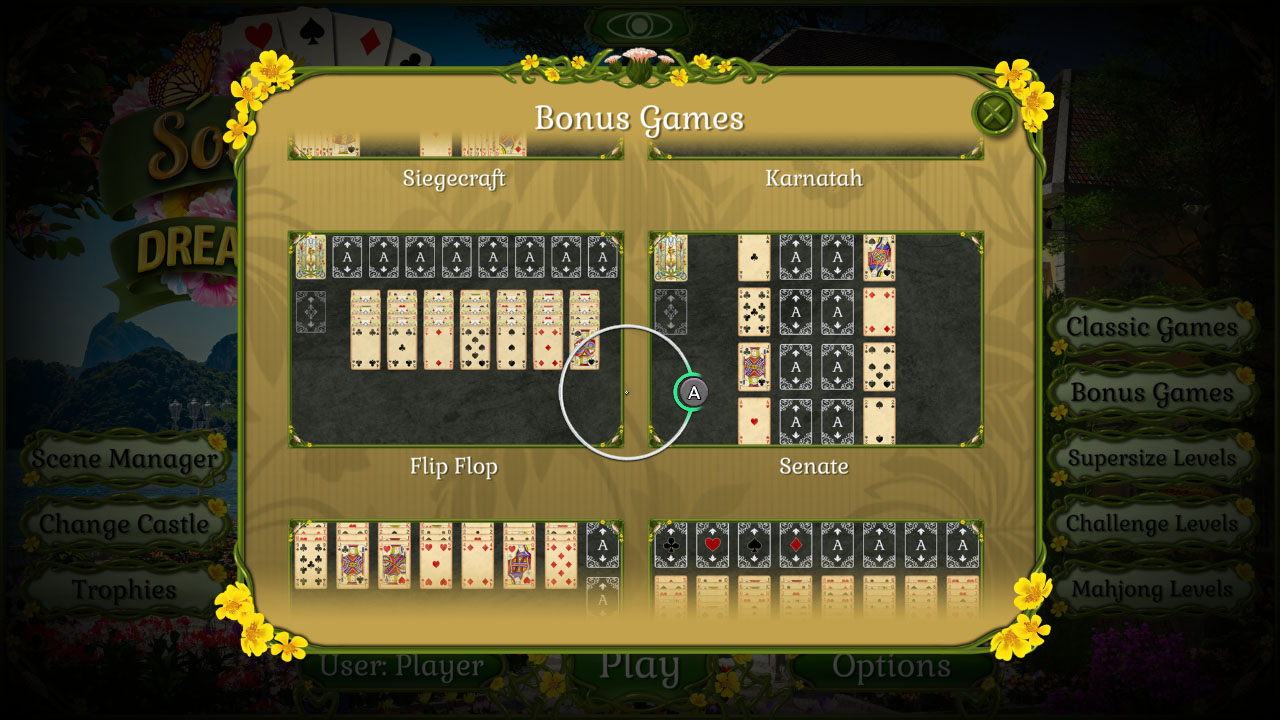Image resolution: width=1280 pixels, height=720 pixels.
Task: View your Trophies
Action: (124, 590)
